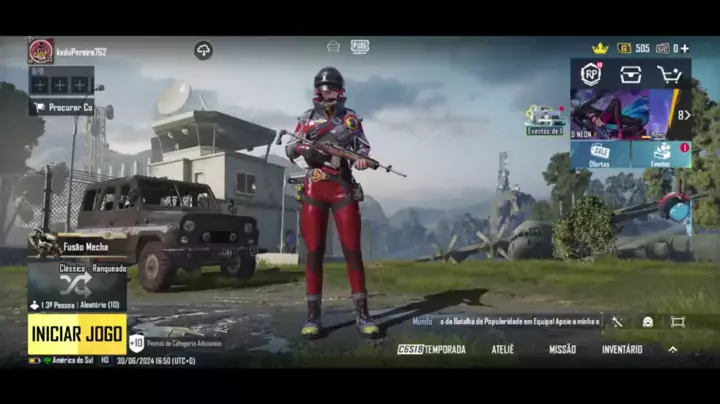This screenshot has height=404, width=720.
Task: Open the Eventos panel
Action: click(x=661, y=153)
